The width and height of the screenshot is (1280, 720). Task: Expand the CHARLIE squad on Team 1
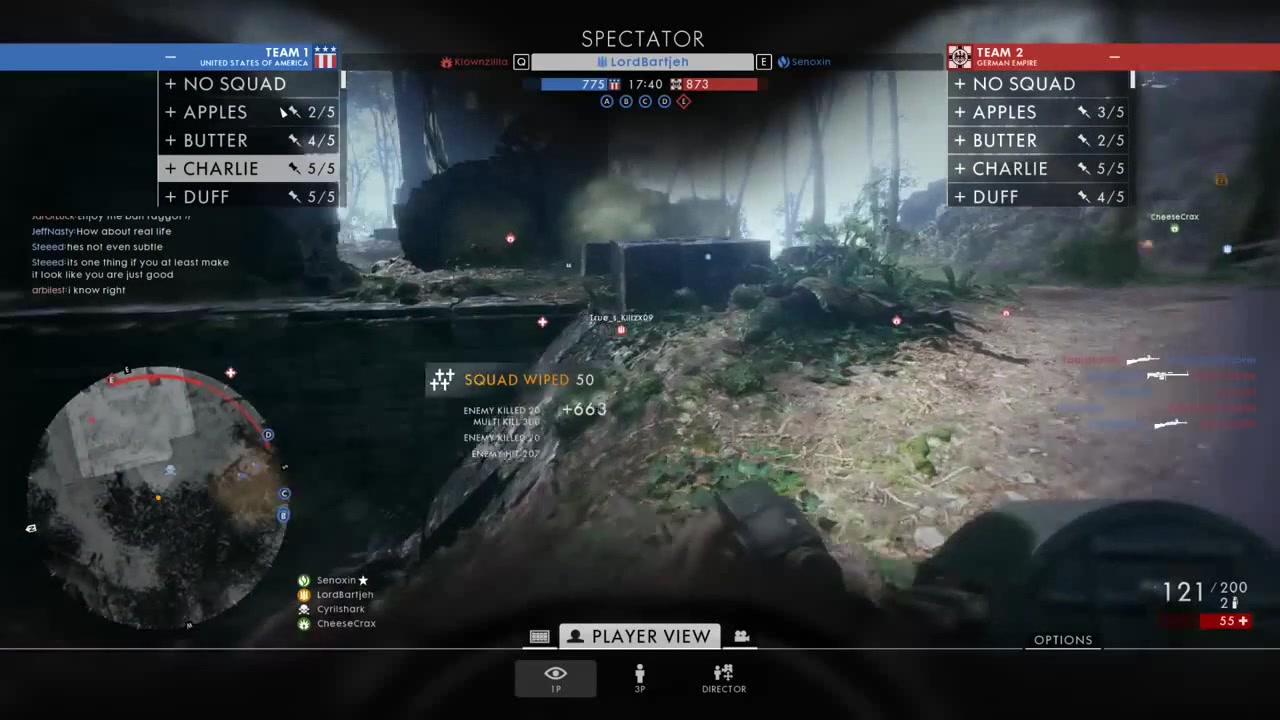[x=170, y=169]
